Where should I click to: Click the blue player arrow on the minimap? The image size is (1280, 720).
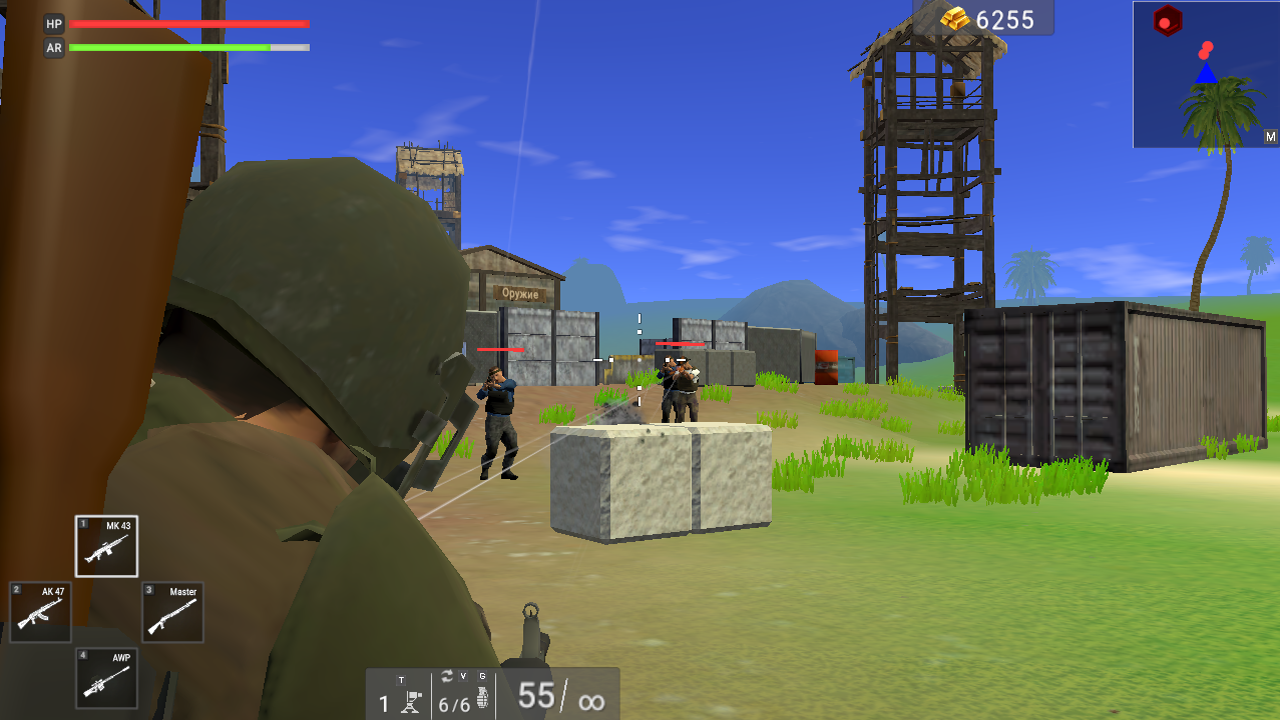[1206, 72]
